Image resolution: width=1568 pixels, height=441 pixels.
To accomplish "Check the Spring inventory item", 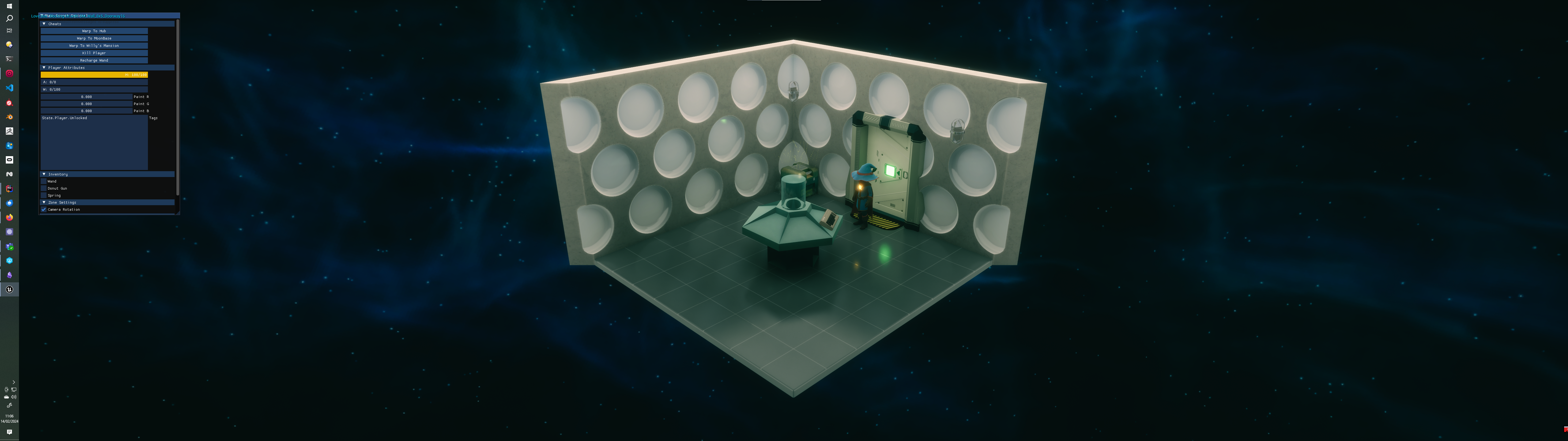I will [x=44, y=195].
